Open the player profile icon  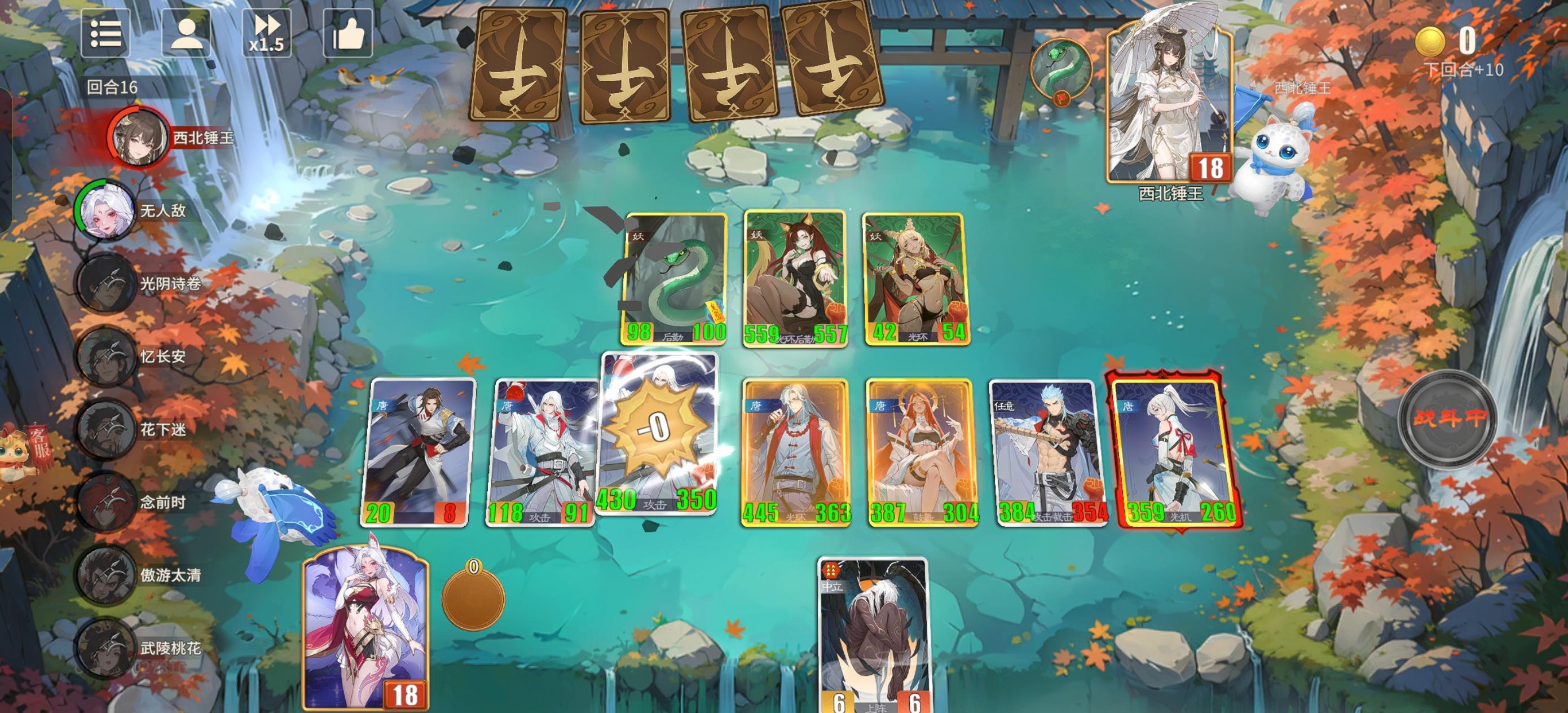[187, 35]
